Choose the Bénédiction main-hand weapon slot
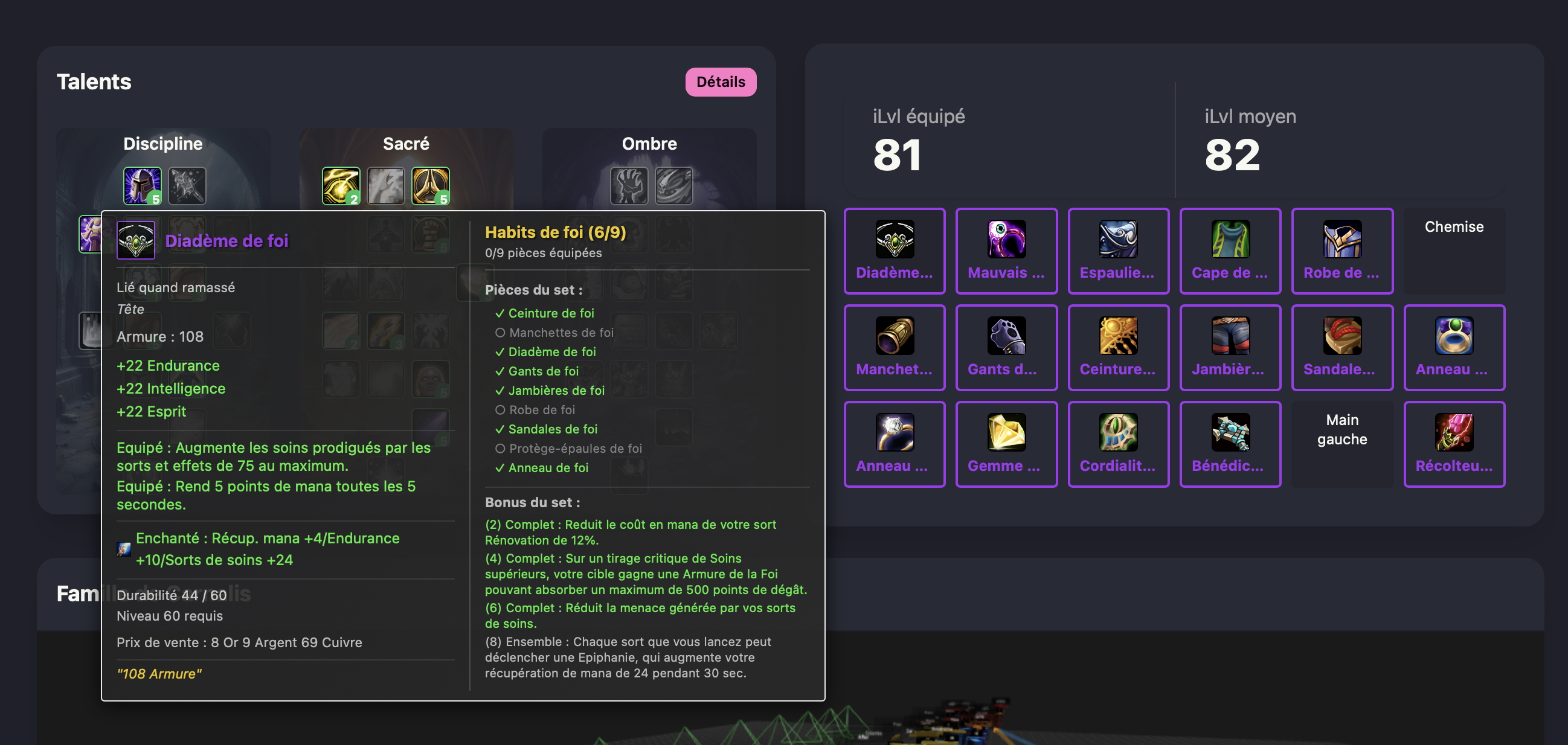The image size is (1568, 745). click(1230, 444)
